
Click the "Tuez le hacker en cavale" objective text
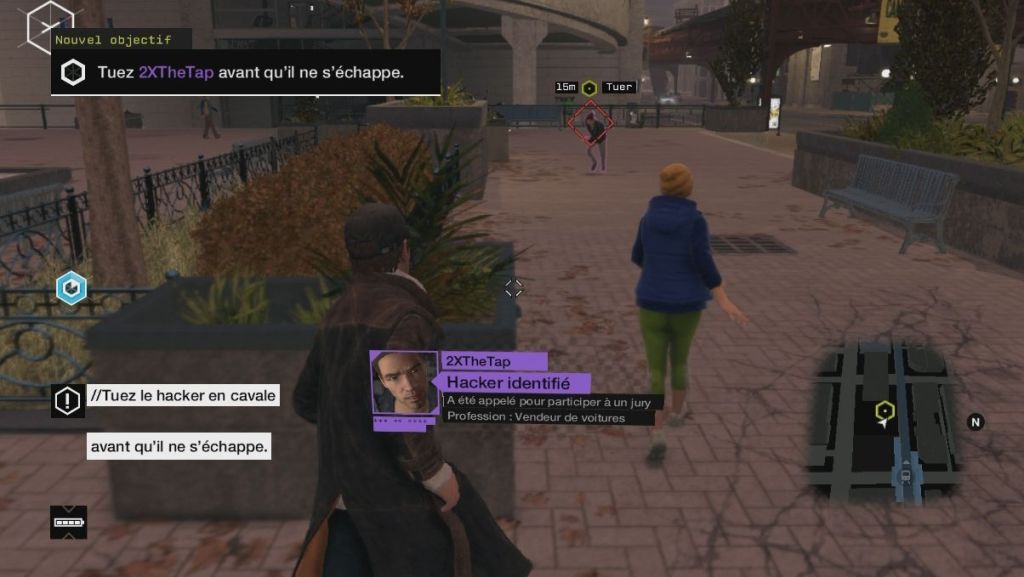(x=183, y=396)
